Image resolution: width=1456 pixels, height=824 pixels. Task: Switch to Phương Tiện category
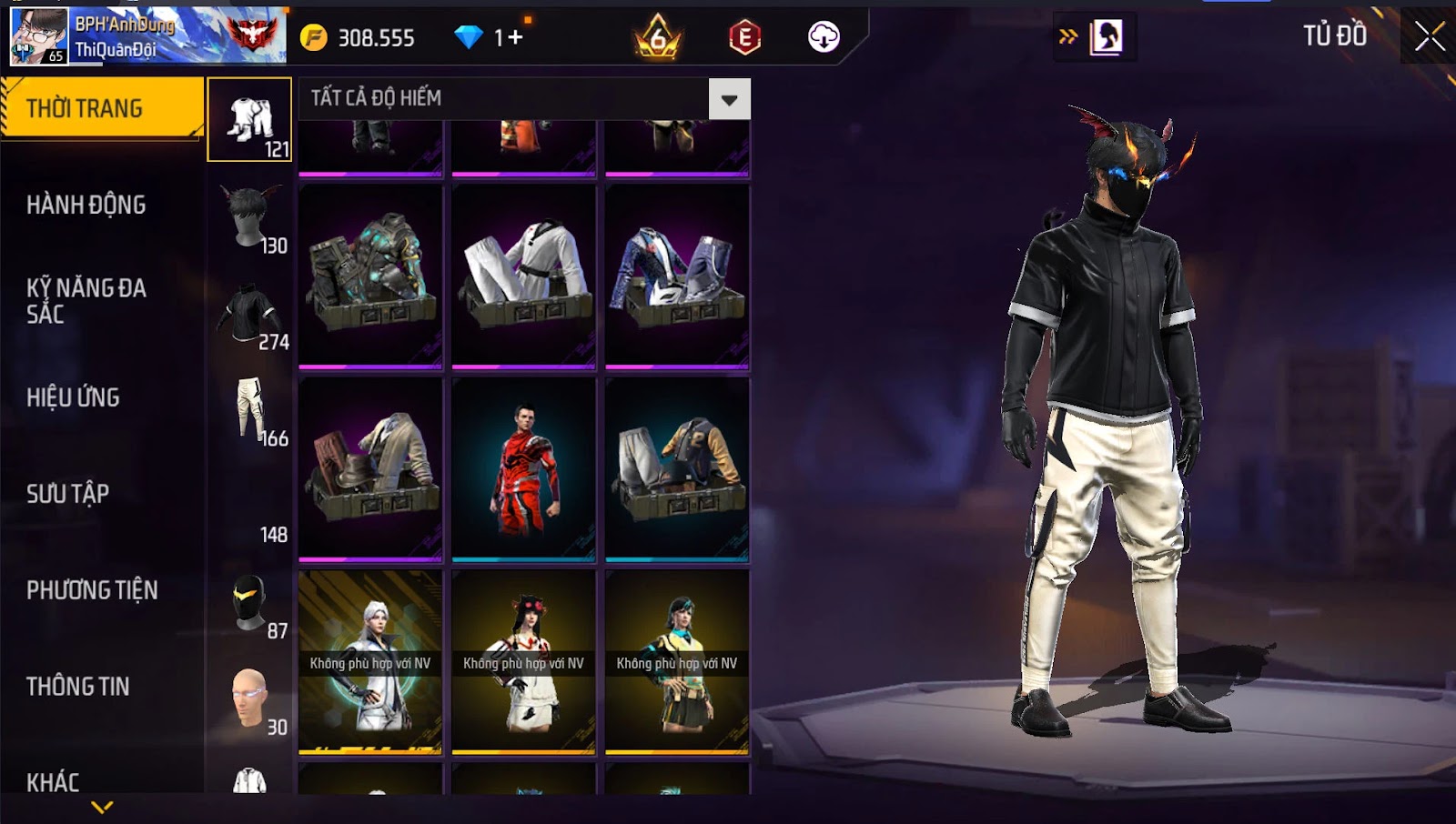click(92, 590)
